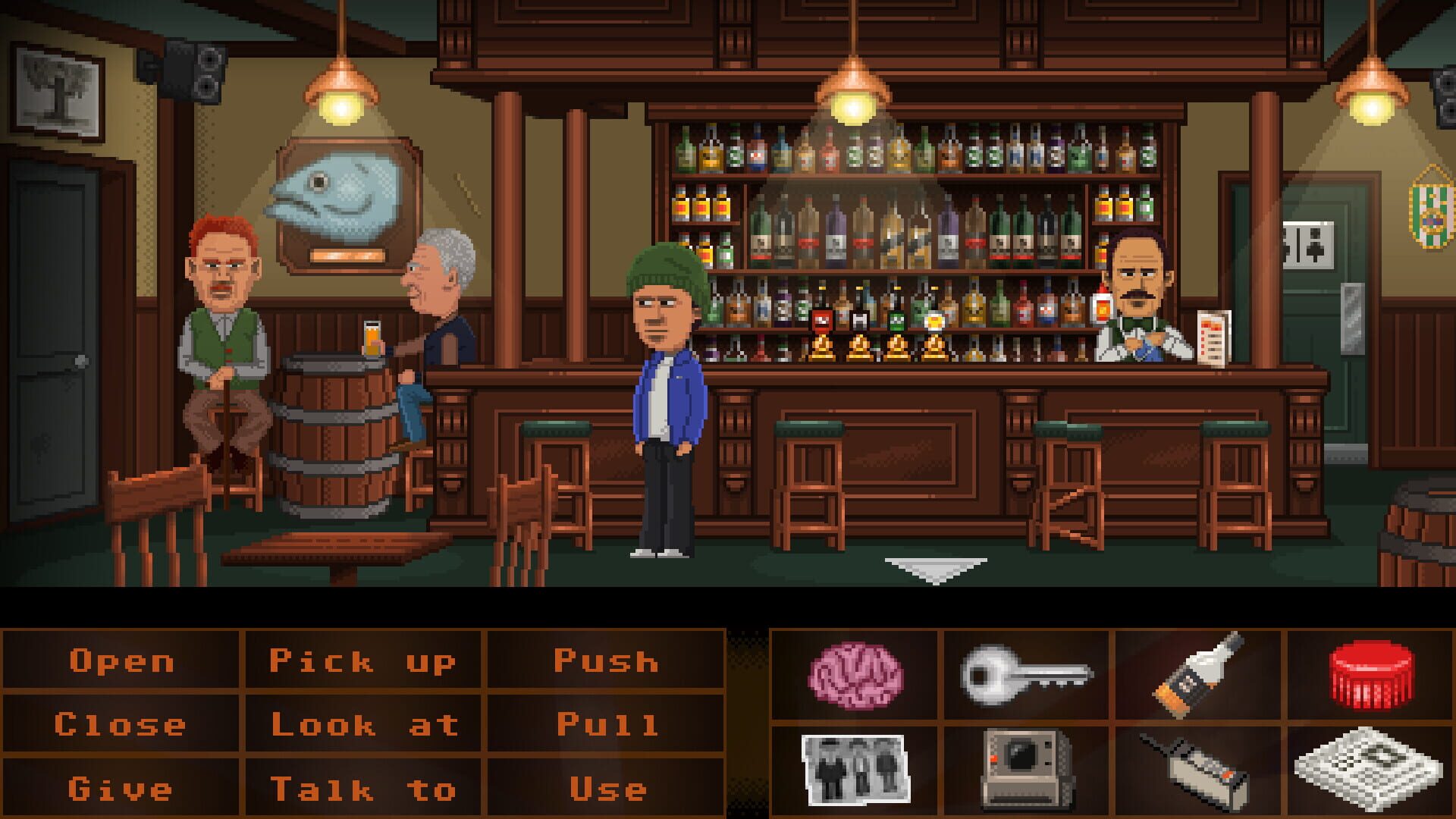This screenshot has width=1456, height=819.
Task: Select the Talk to verb
Action: coord(362,787)
